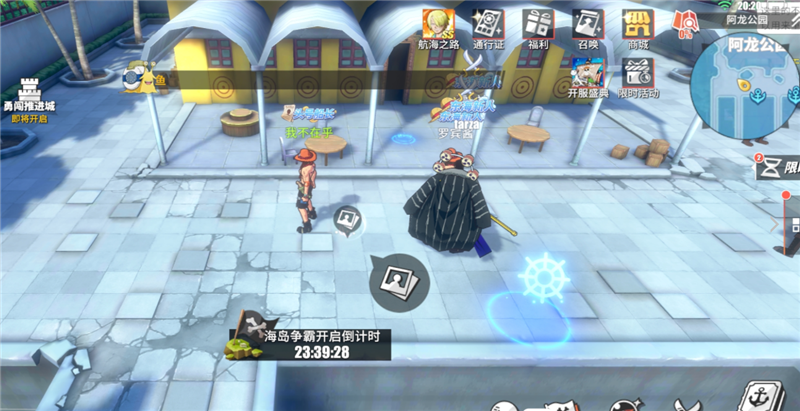Tap the red map search icon showing 0%
The image size is (800, 411).
pos(686,22)
